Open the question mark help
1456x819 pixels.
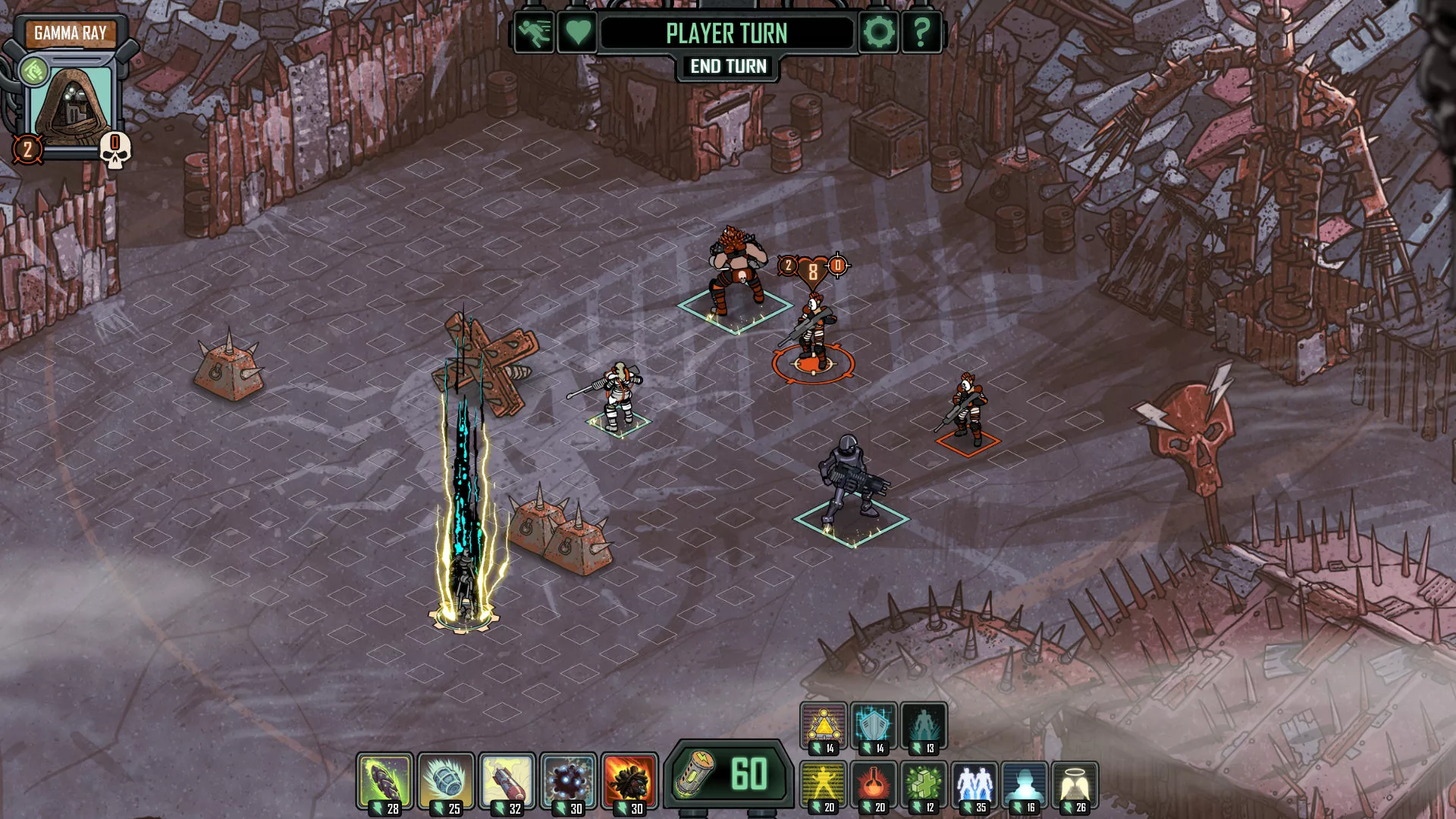[921, 33]
